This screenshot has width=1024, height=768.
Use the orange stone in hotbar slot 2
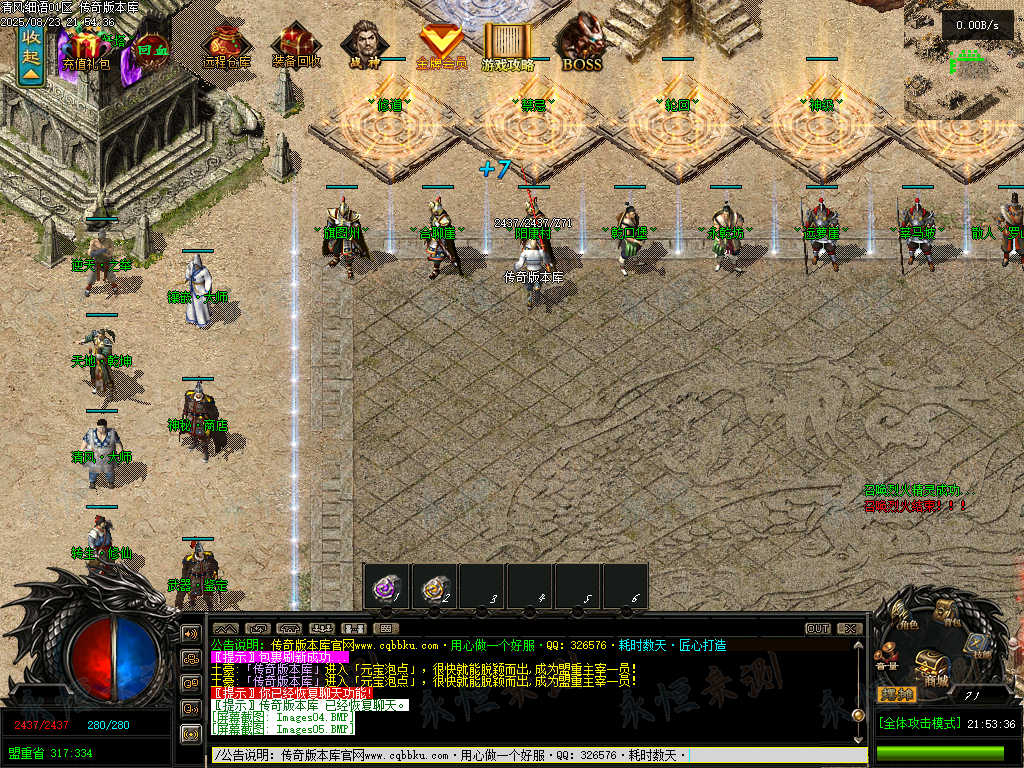click(x=435, y=585)
